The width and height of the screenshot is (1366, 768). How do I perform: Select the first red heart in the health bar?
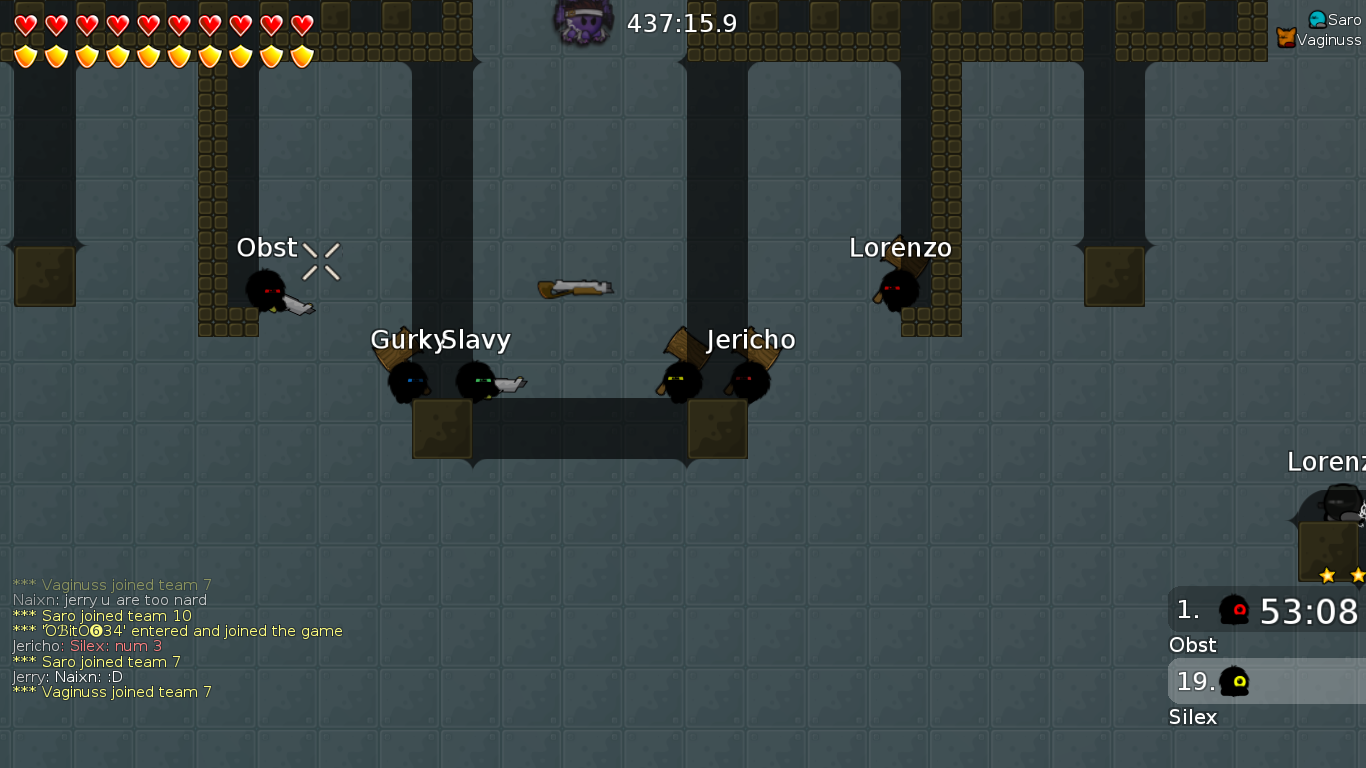coord(27,25)
